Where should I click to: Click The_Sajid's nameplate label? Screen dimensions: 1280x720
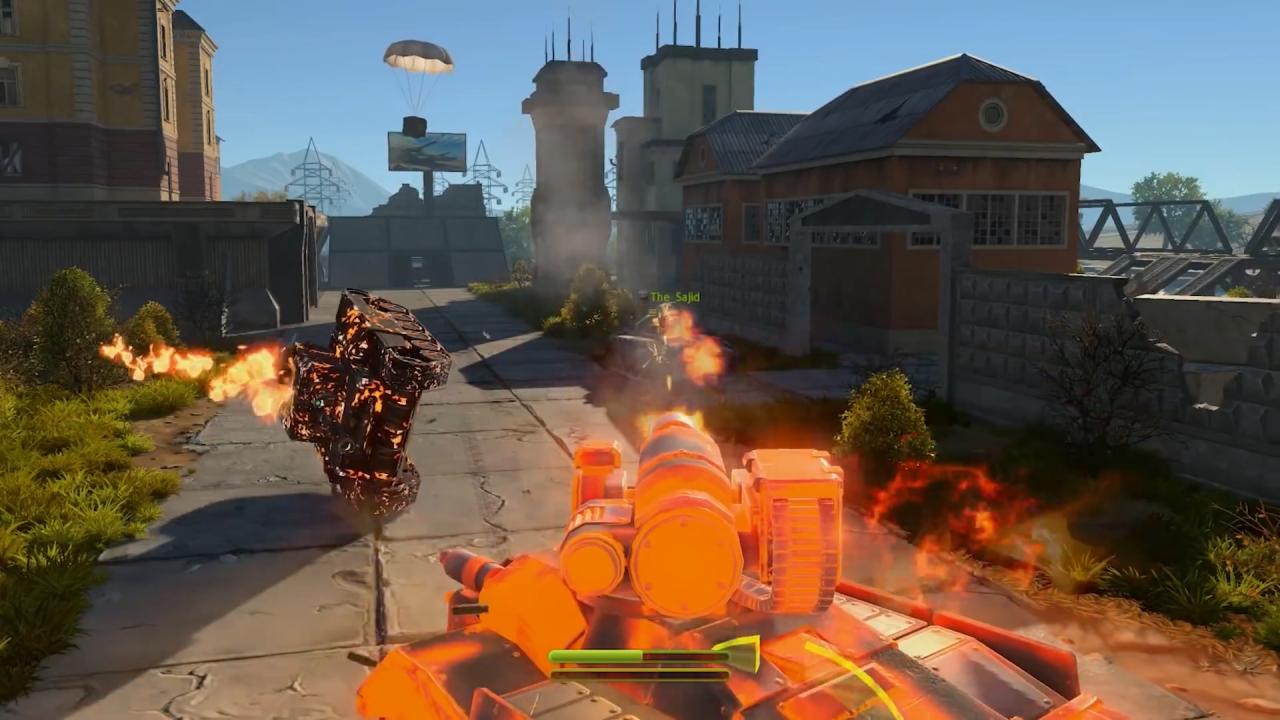[x=676, y=296]
